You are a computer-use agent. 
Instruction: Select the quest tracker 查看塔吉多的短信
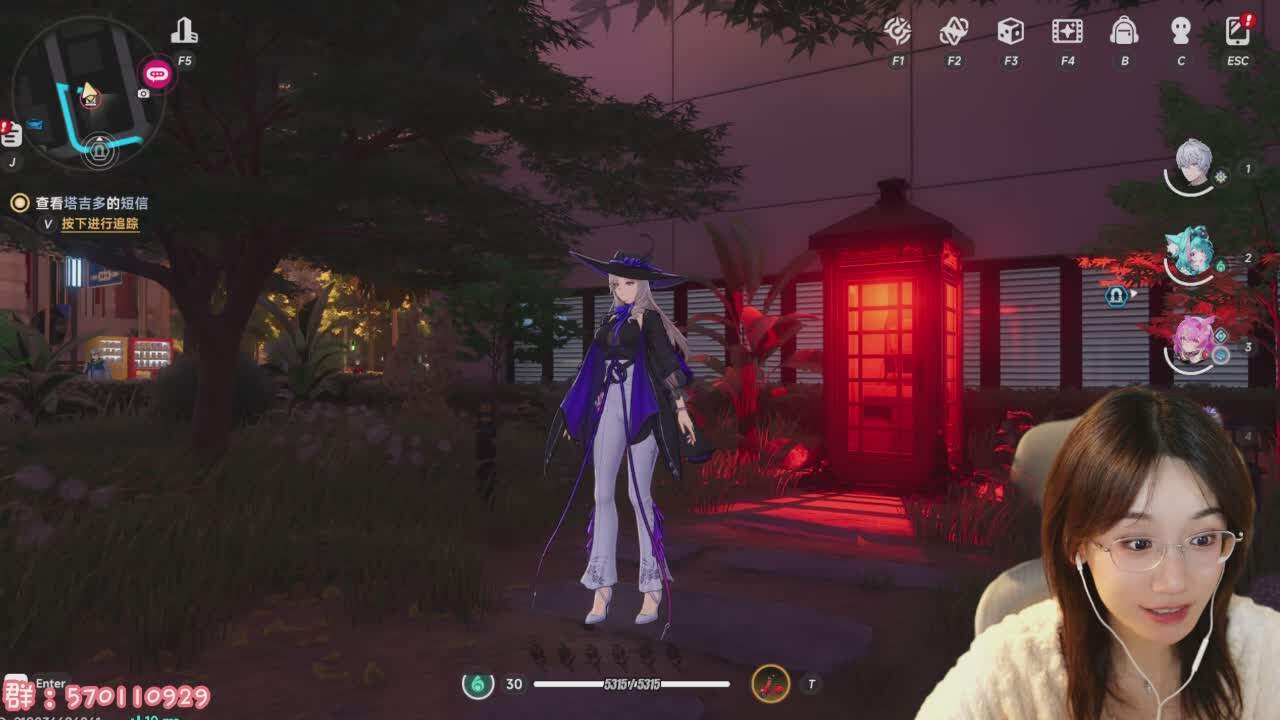pyautogui.click(x=92, y=203)
